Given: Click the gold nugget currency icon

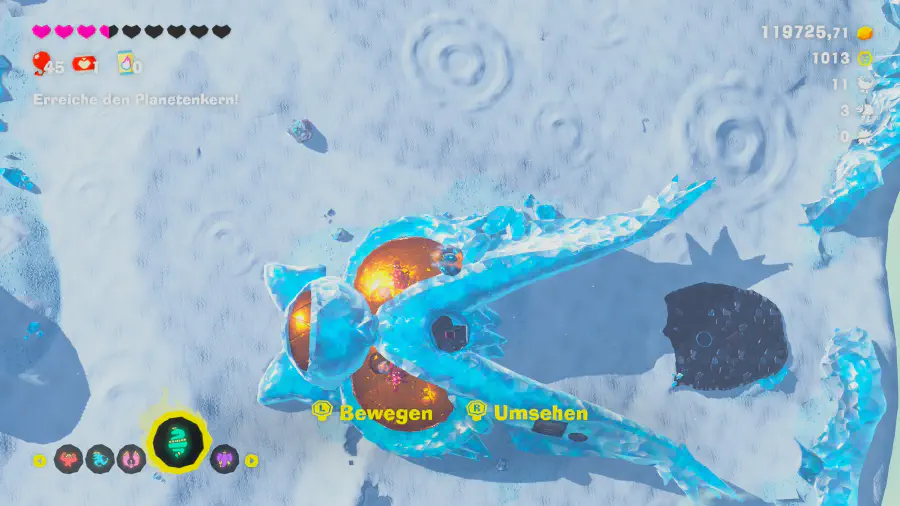Looking at the screenshot, I should [865, 32].
